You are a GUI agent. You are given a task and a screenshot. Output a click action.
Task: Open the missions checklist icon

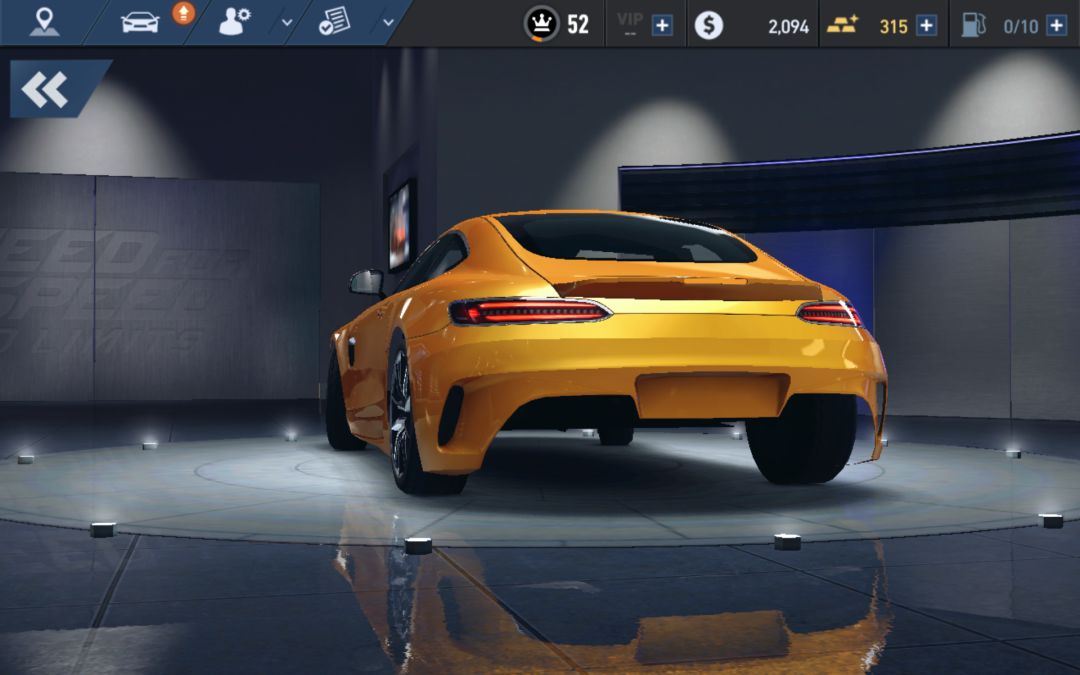click(334, 22)
